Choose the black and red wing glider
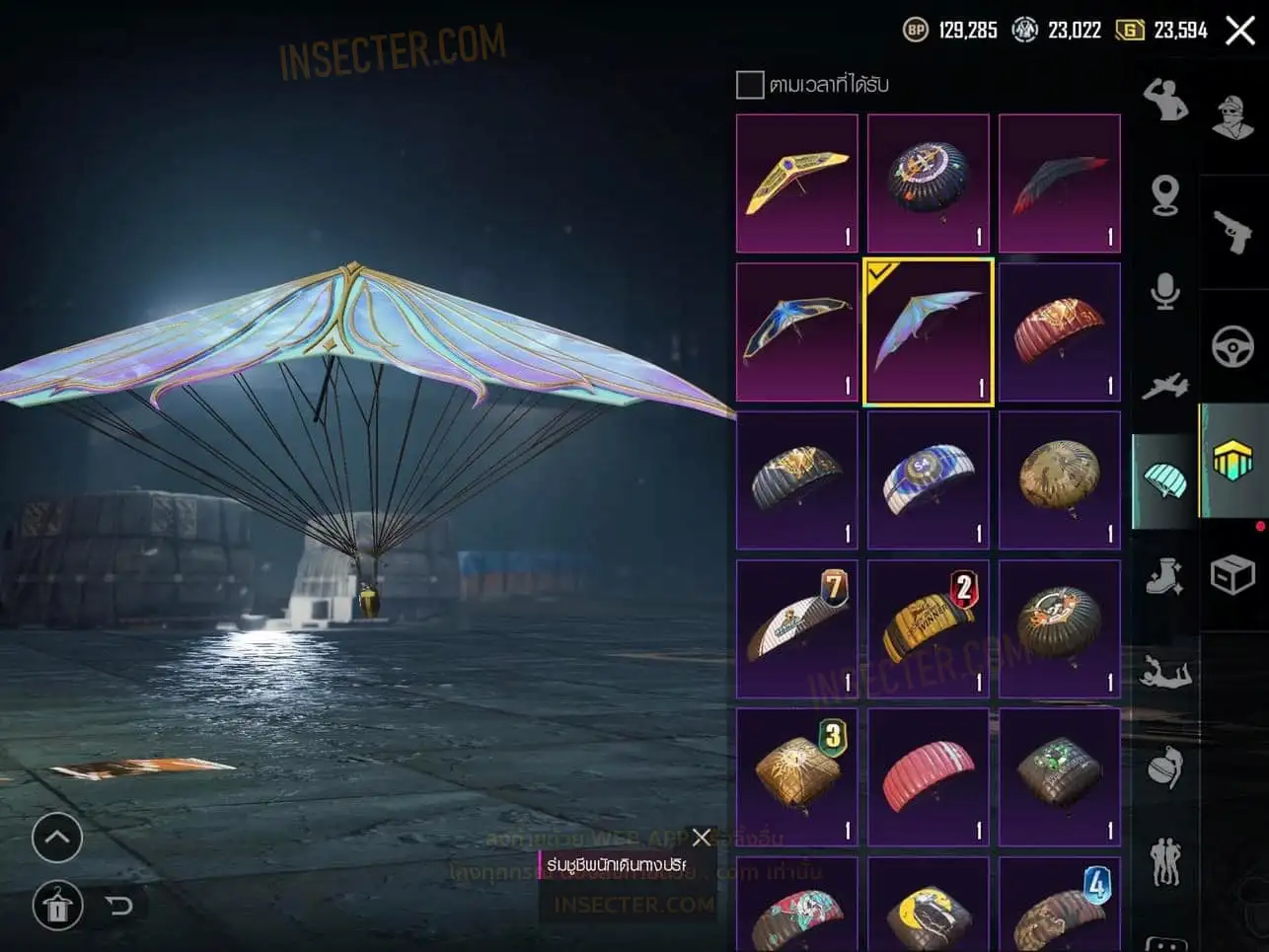 pyautogui.click(x=1059, y=183)
